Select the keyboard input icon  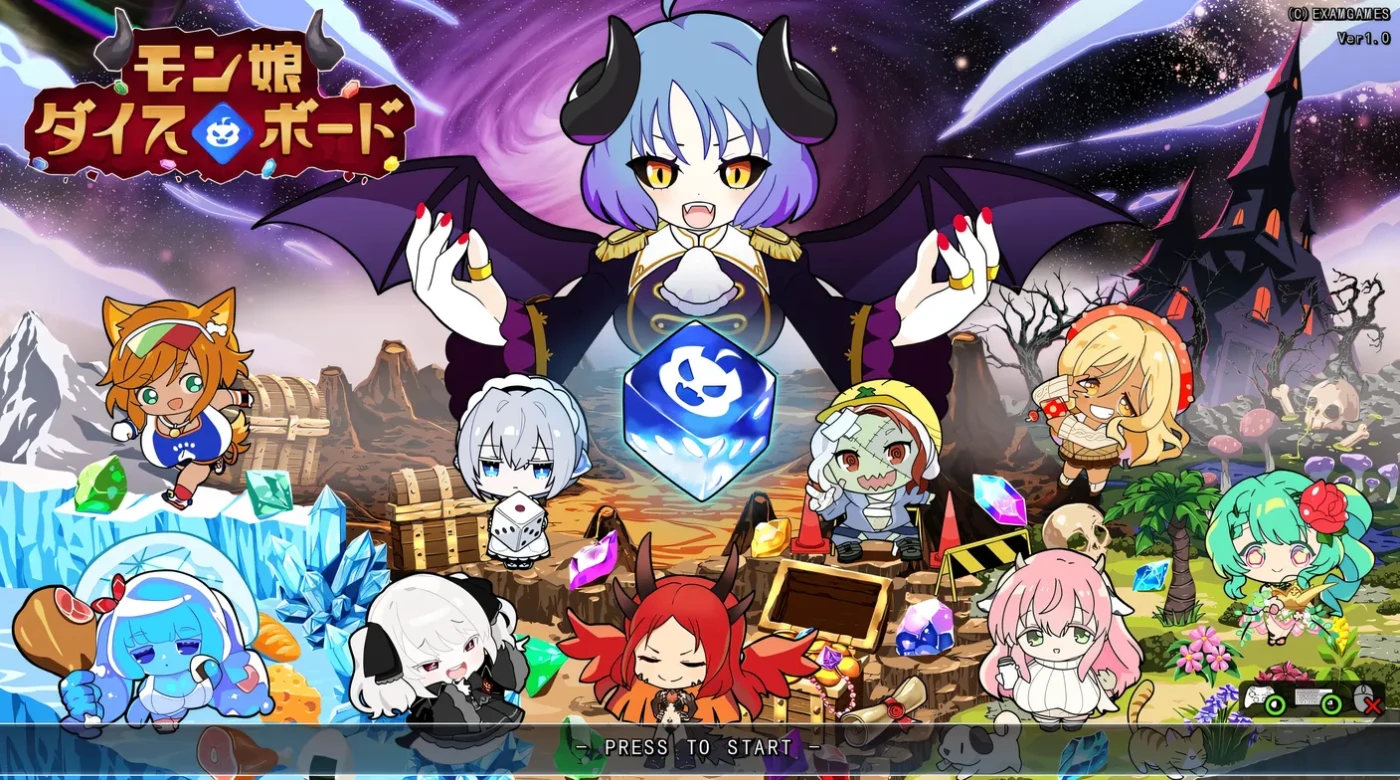tap(1308, 698)
